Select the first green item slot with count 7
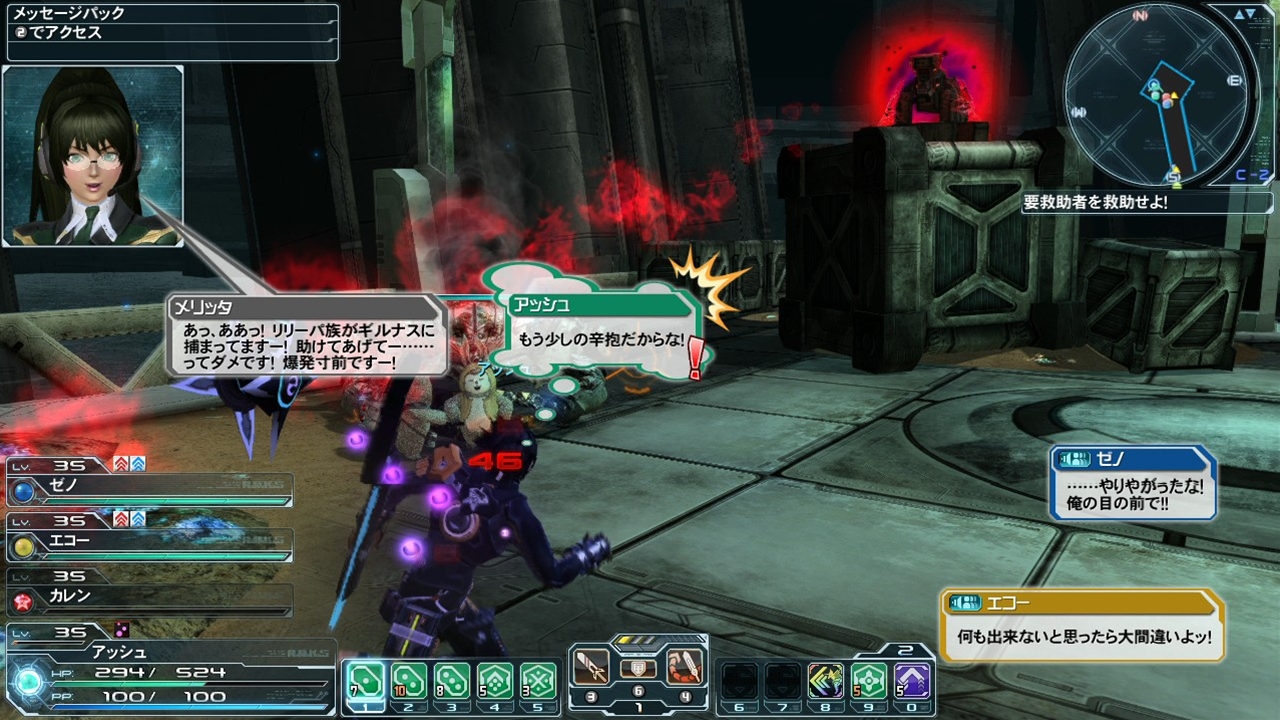Screen dimensions: 1280x720 pos(365,681)
